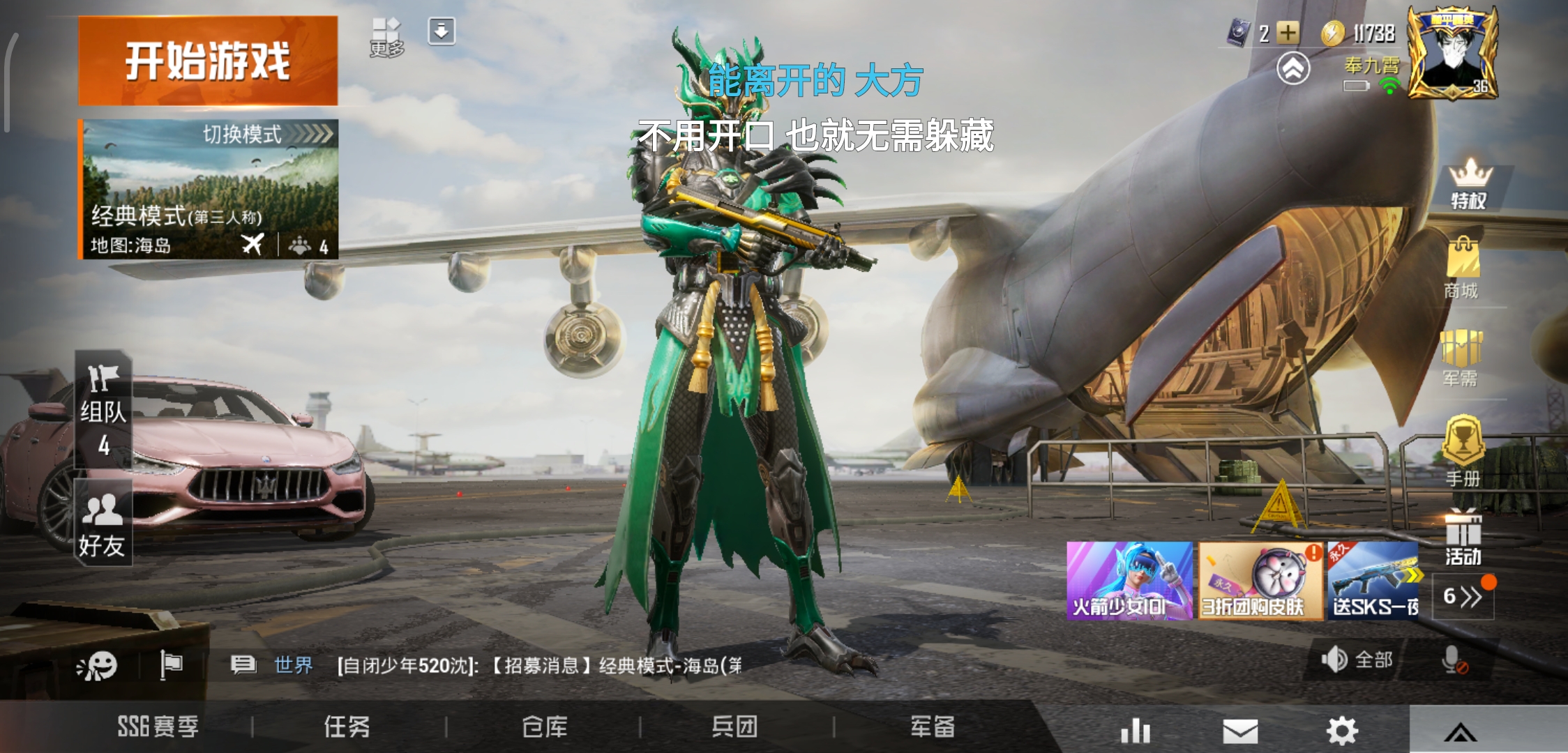Start the game with 开始游戏 button
1568x753 pixels.
click(x=208, y=61)
